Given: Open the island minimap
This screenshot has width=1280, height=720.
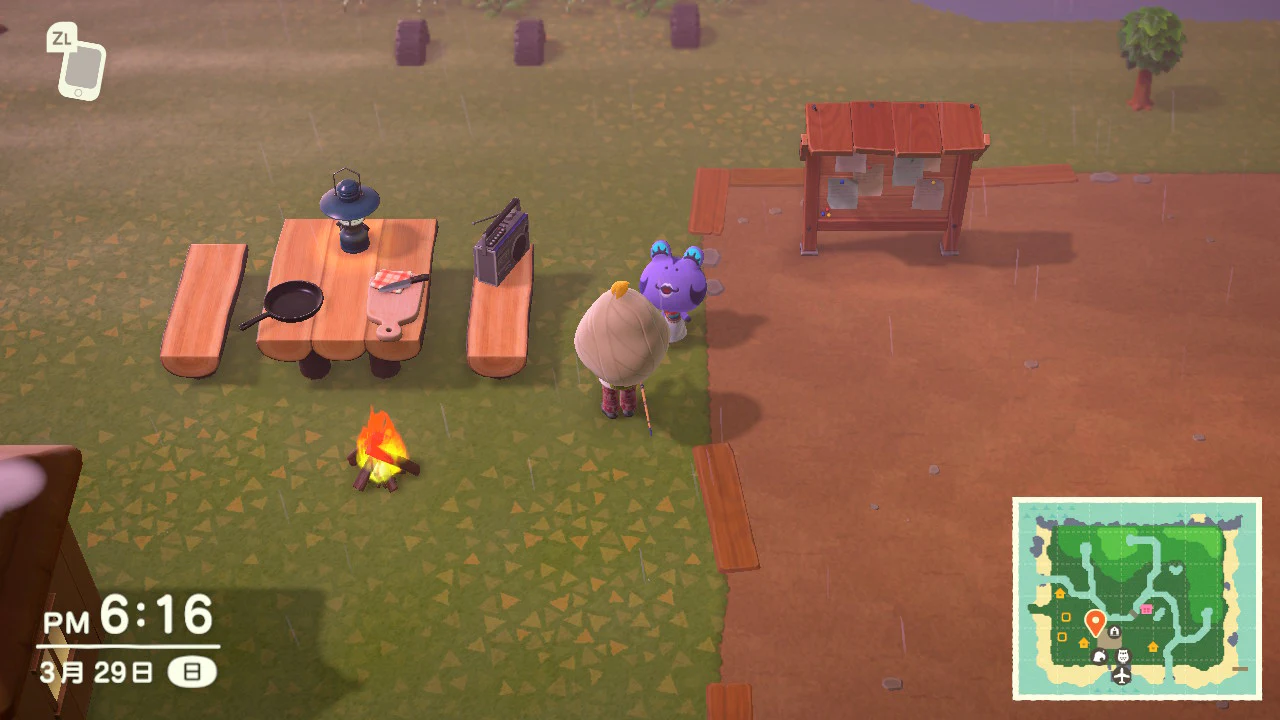Looking at the screenshot, I should coord(1137,598).
